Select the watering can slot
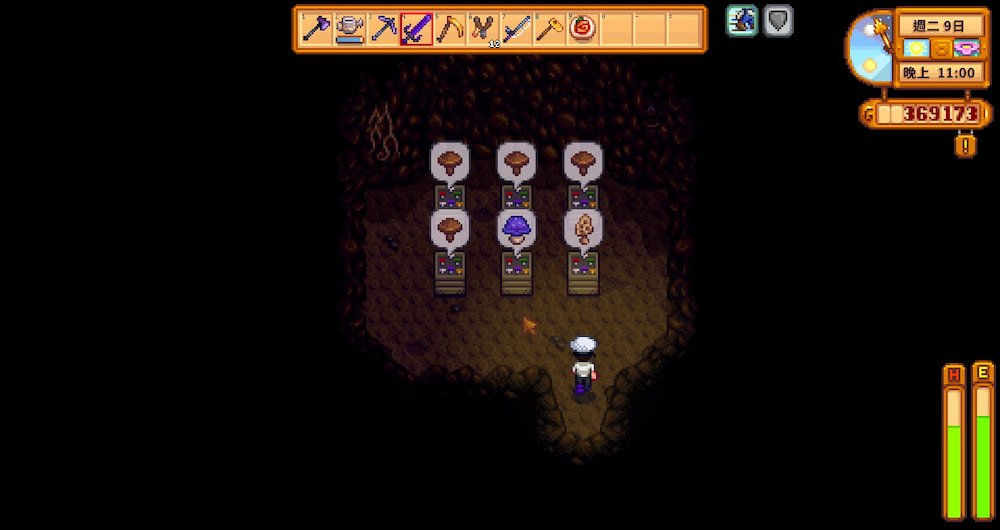 (x=350, y=29)
